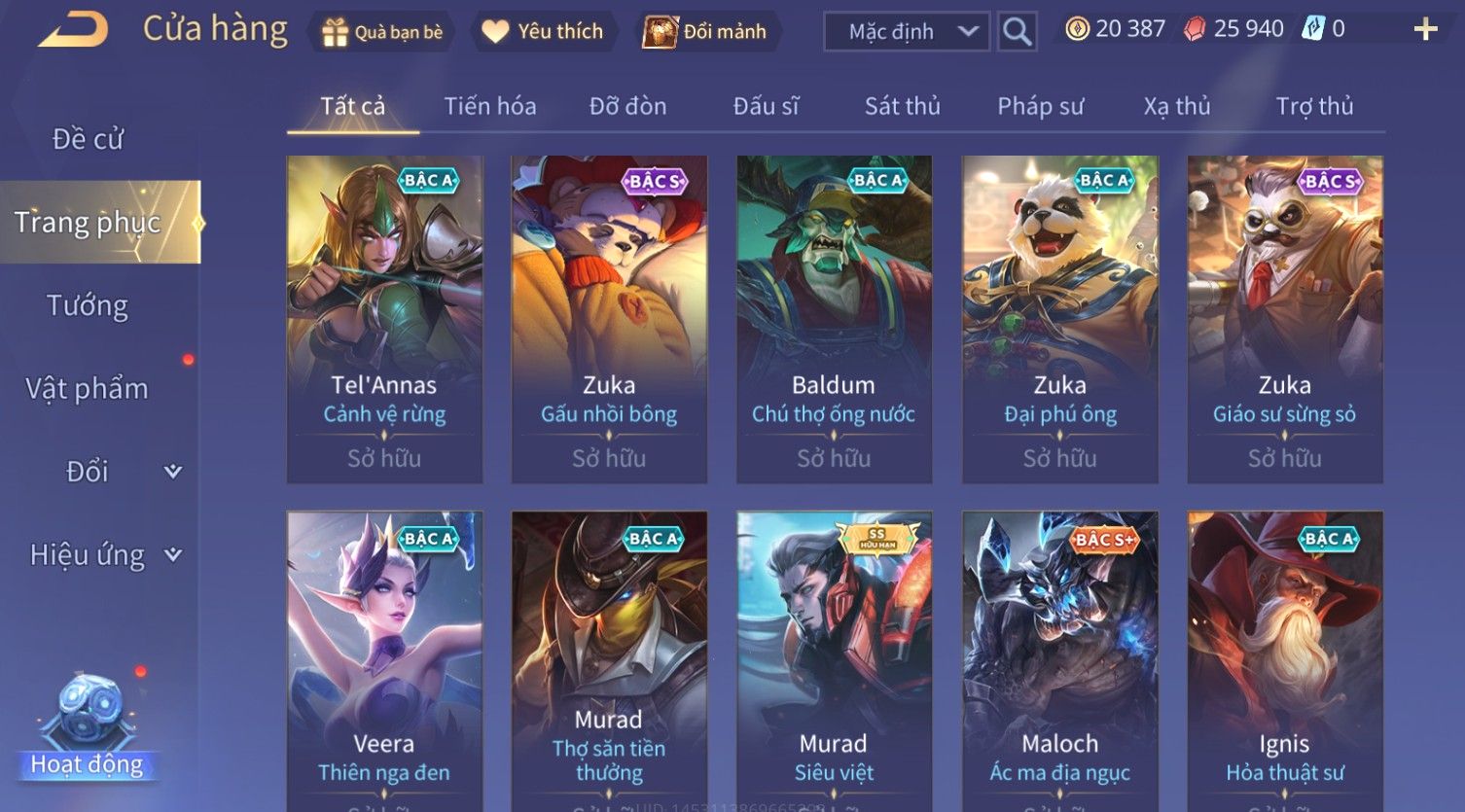The width and height of the screenshot is (1465, 812).
Task: Go back using the gold arrow
Action: (73, 30)
